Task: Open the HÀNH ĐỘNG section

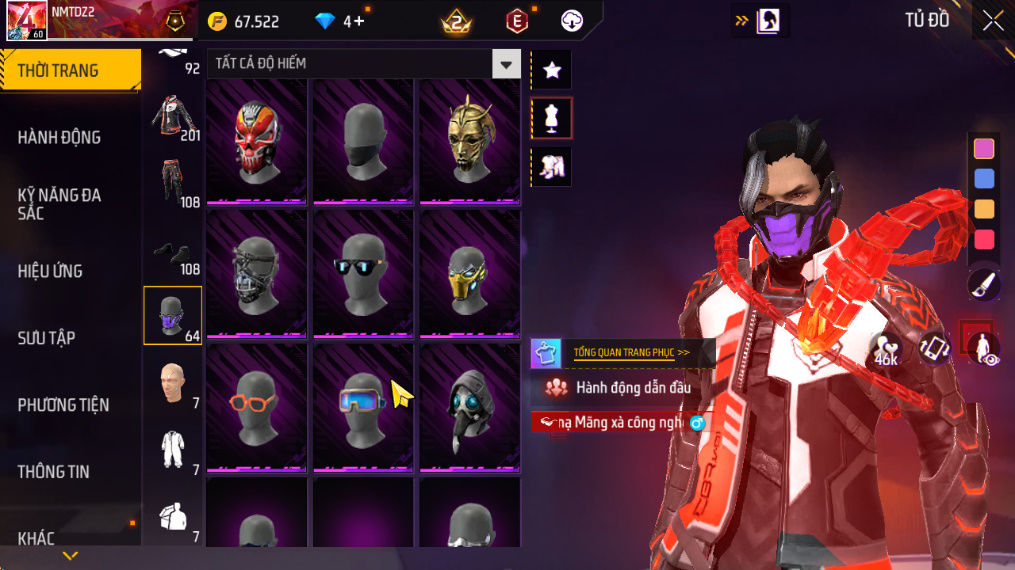Action: (x=60, y=137)
